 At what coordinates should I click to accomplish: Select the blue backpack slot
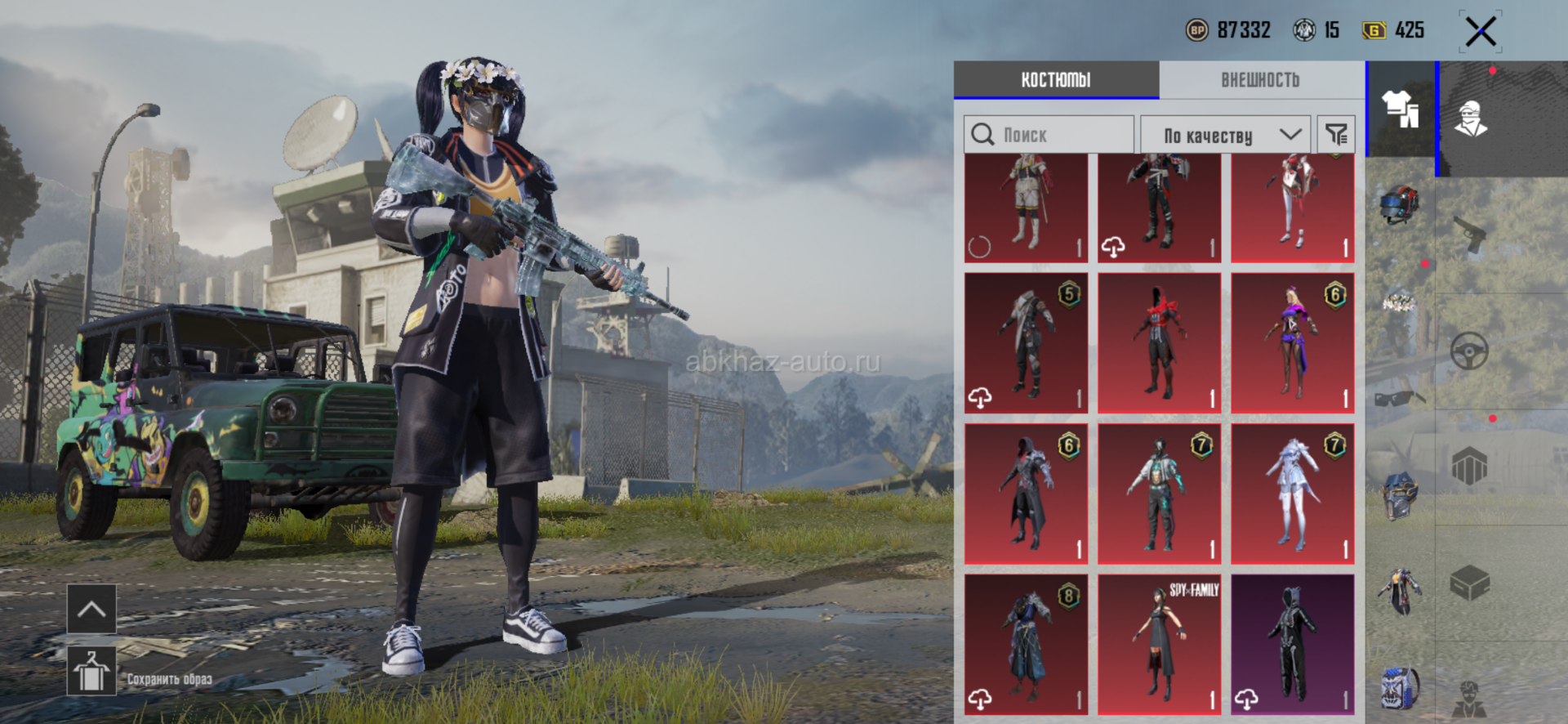[1400, 686]
